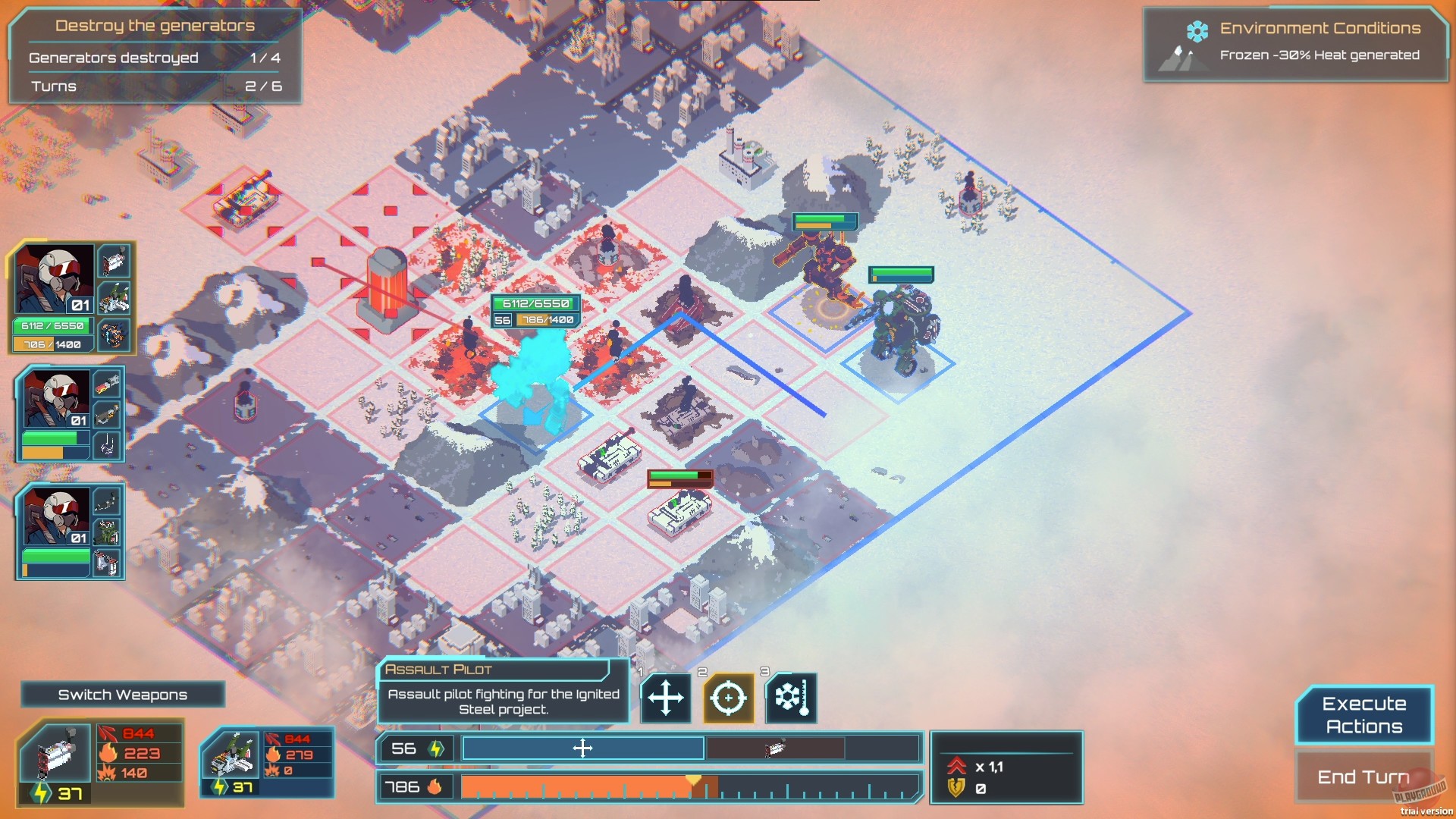Image resolution: width=1456 pixels, height=819 pixels.
Task: Toggle the Environment Conditions snowflake indicator
Action: click(x=1197, y=30)
